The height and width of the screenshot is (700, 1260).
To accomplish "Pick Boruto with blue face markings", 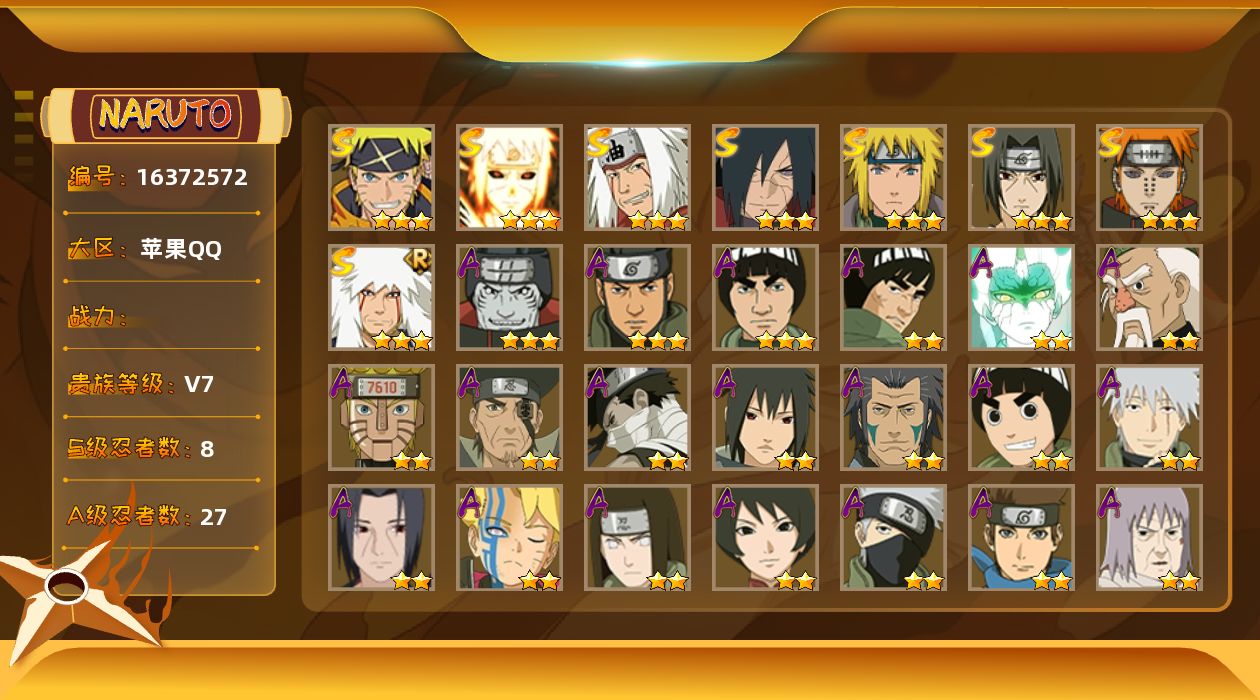I will [509, 538].
